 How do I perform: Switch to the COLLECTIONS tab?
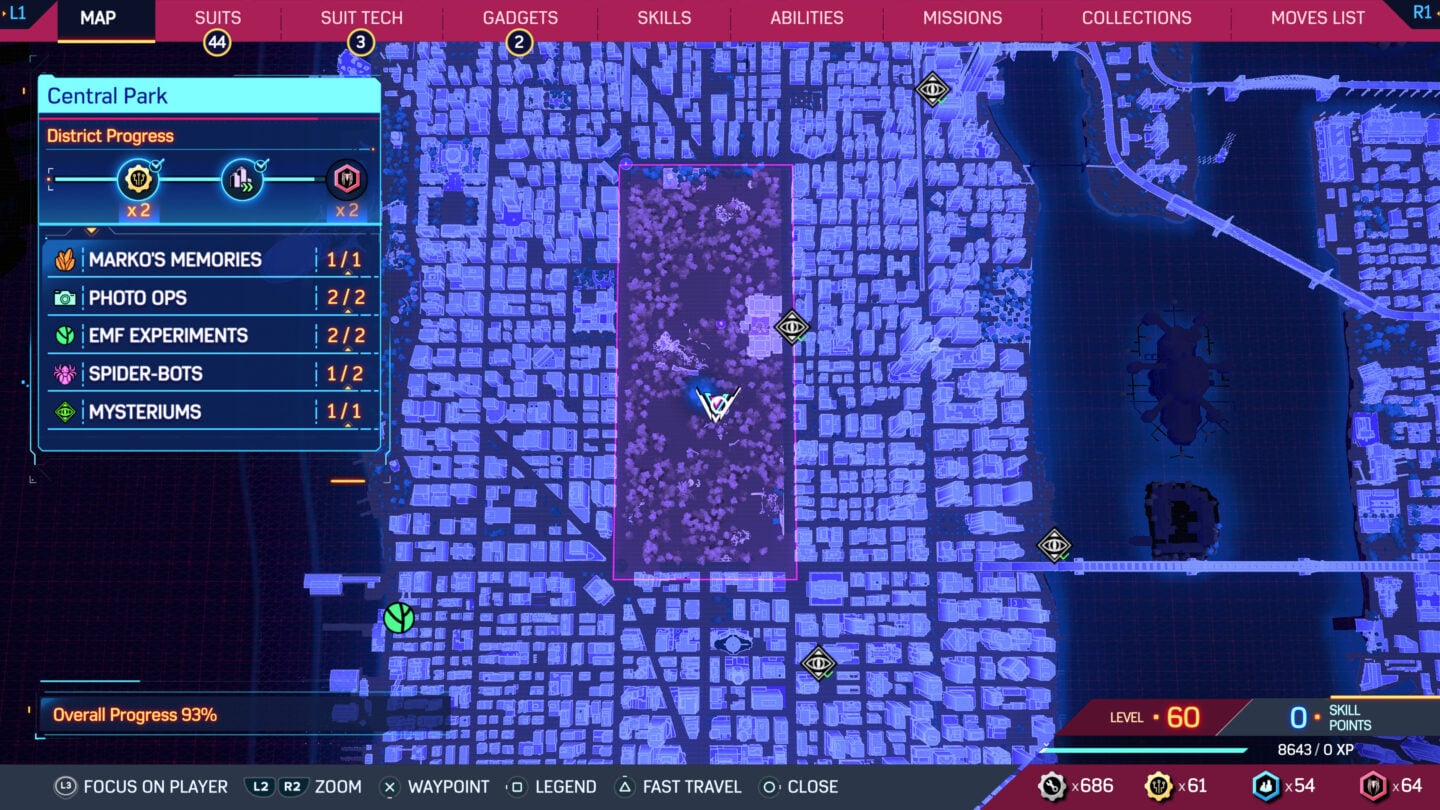click(1136, 17)
